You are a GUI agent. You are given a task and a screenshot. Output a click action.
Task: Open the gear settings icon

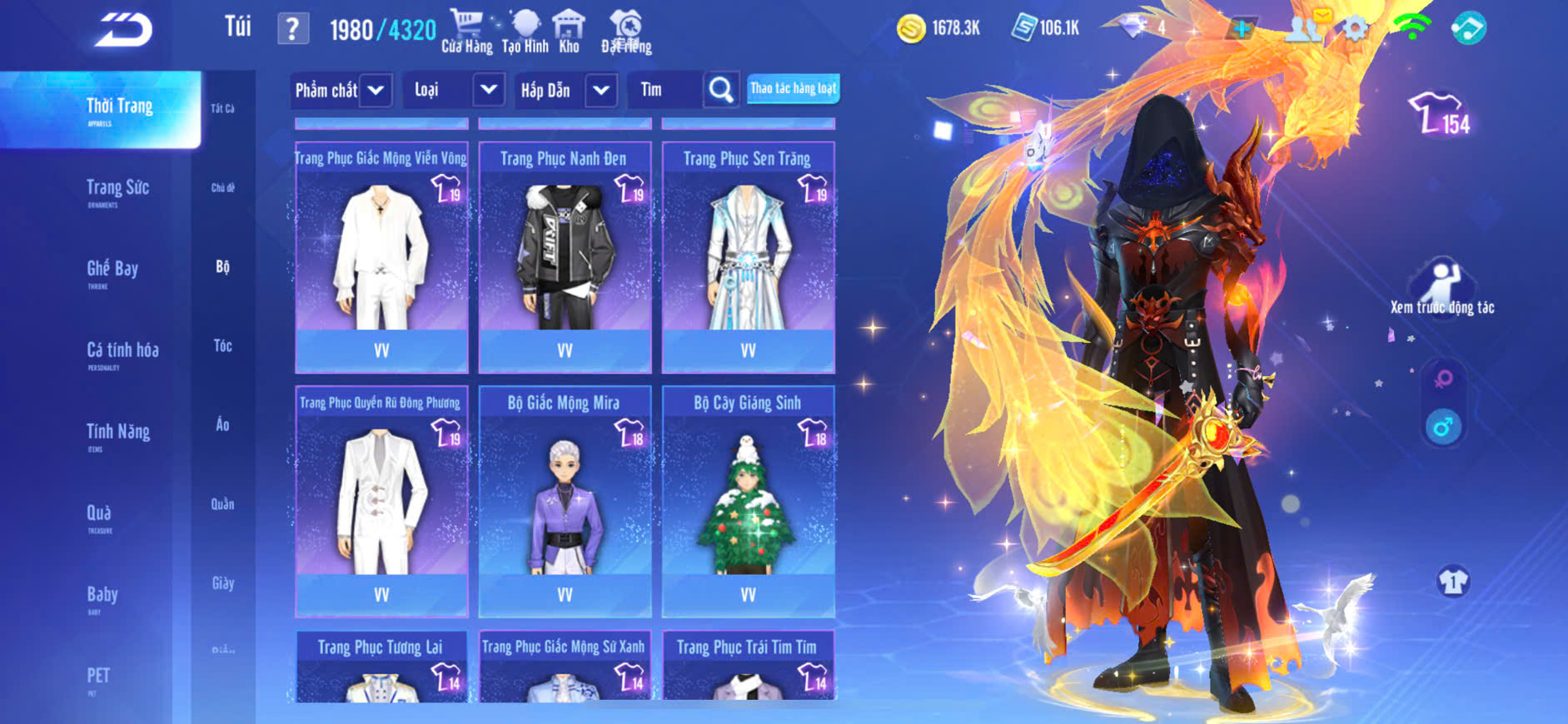pyautogui.click(x=1355, y=29)
